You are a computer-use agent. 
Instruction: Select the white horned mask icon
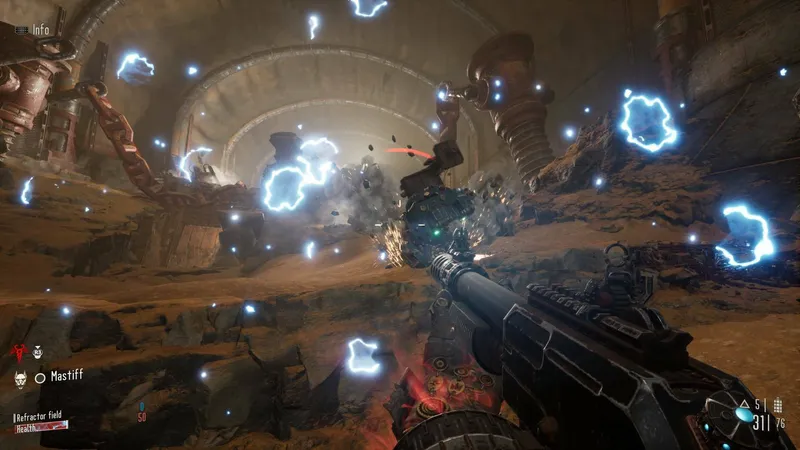pyautogui.click(x=18, y=378)
